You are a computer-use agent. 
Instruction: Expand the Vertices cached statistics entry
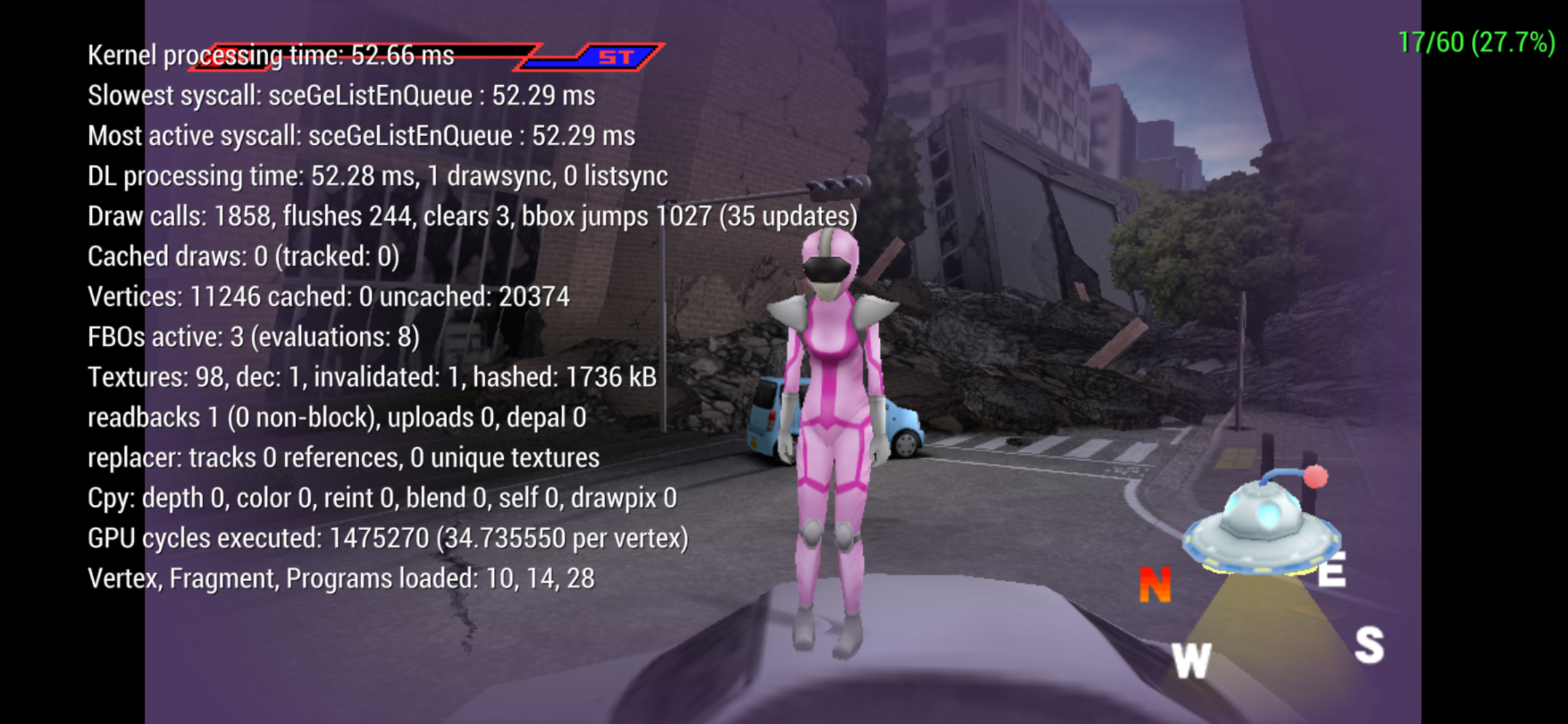pos(328,297)
